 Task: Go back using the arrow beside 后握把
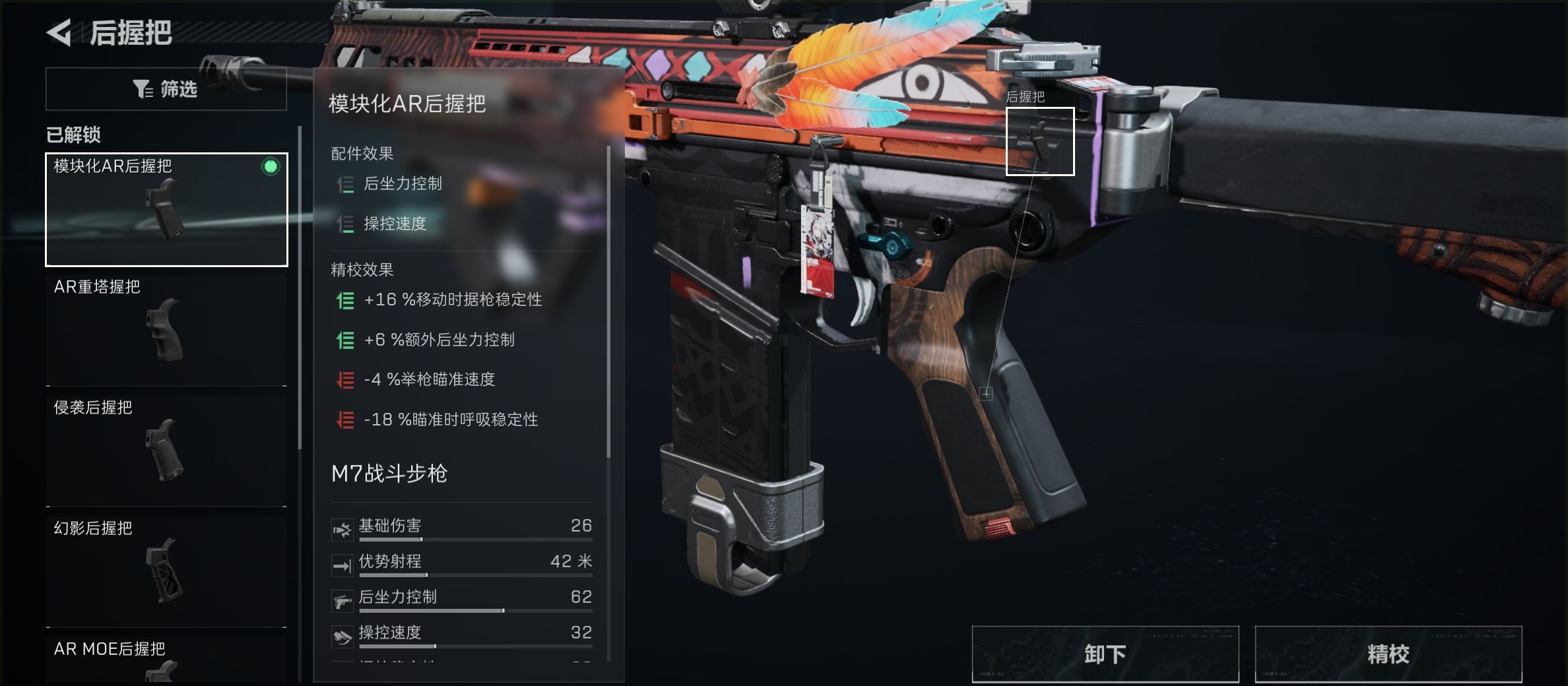pos(59,32)
